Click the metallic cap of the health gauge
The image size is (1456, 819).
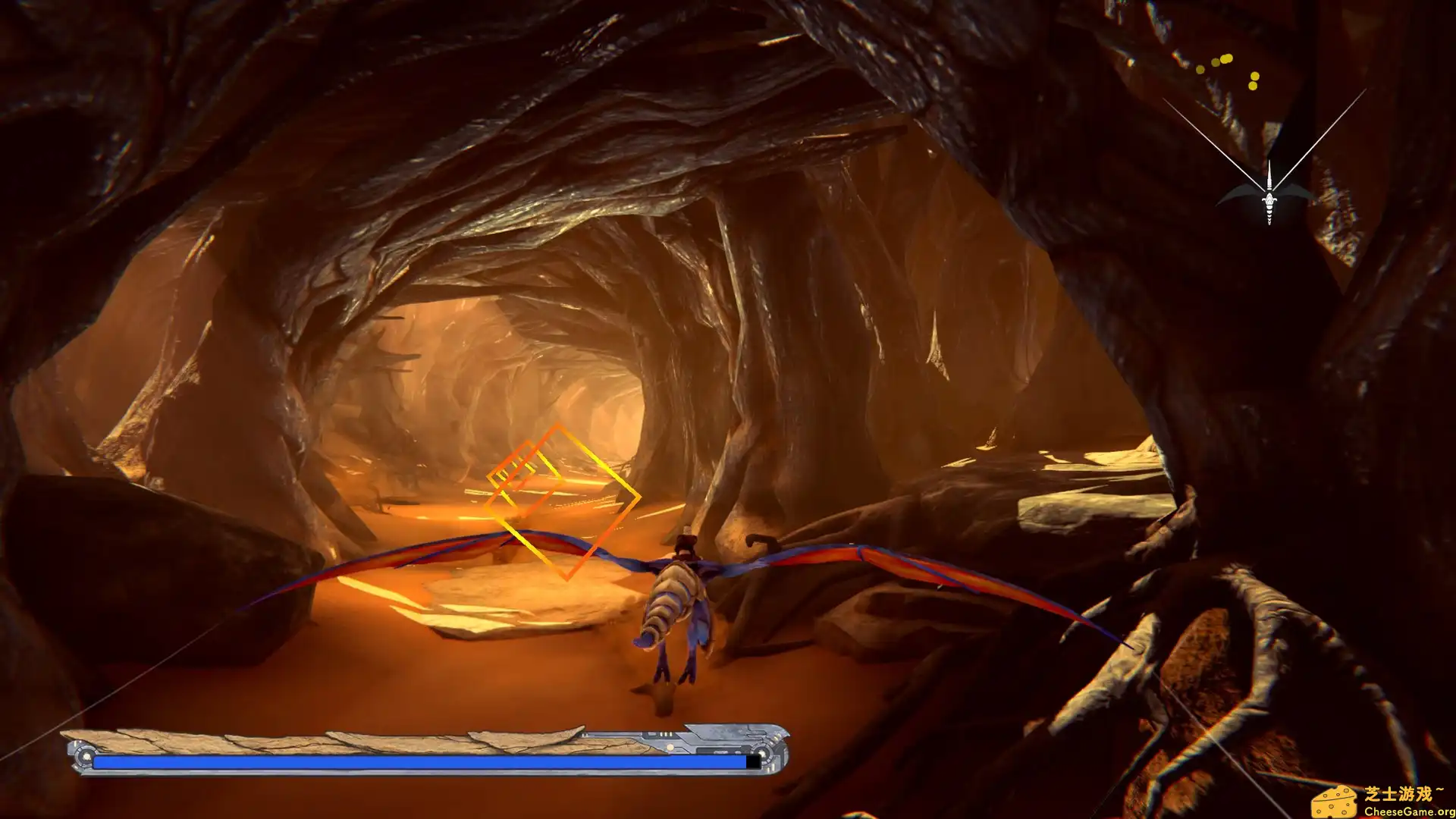(775, 751)
